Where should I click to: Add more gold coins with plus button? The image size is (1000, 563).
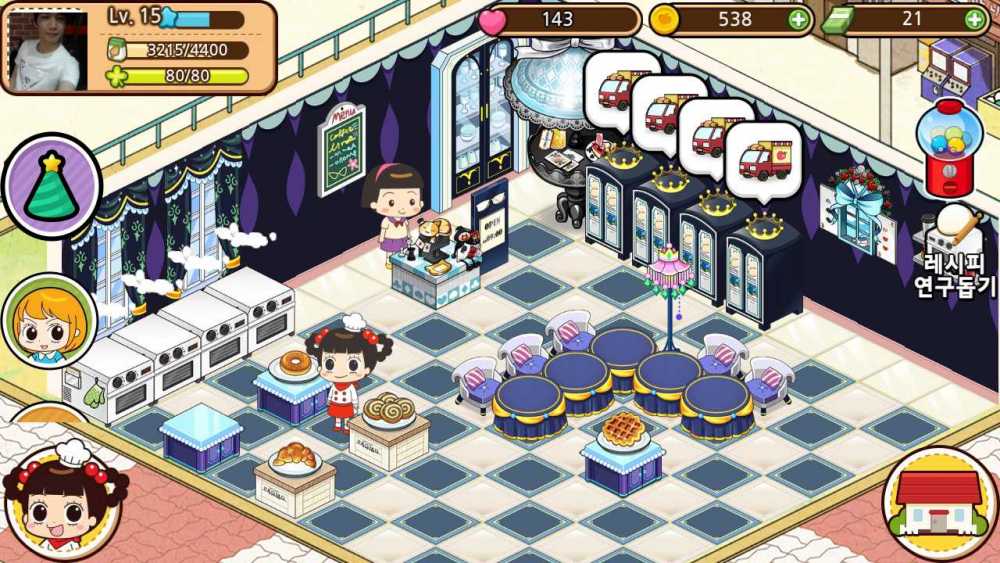(797, 19)
